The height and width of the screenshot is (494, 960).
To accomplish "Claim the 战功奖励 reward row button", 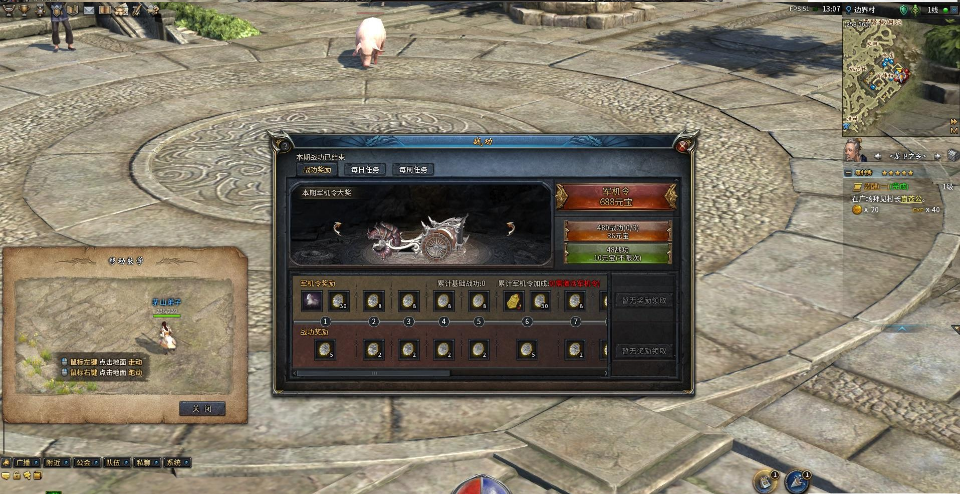I will pos(644,351).
